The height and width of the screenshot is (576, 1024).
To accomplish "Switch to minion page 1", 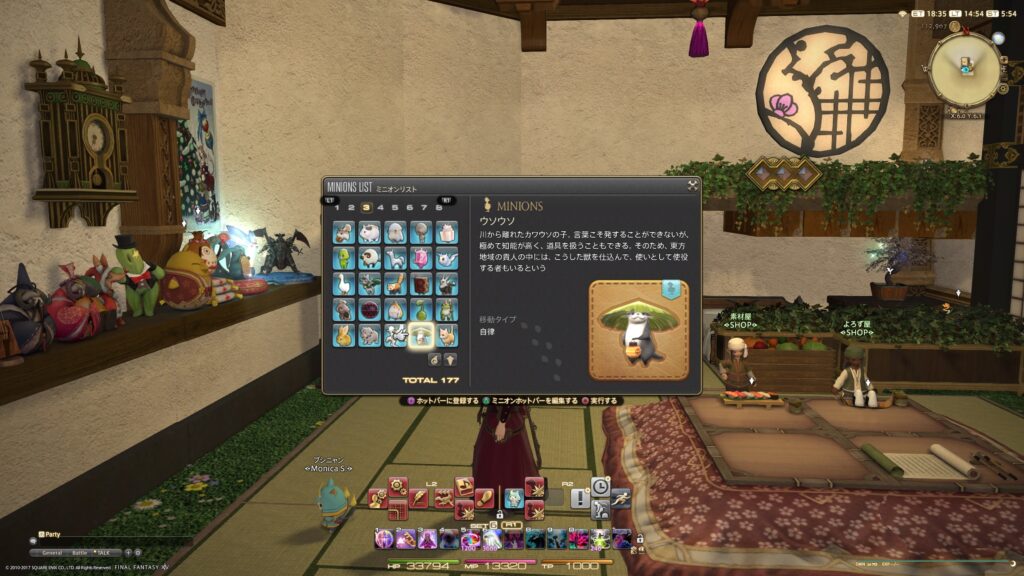I will coord(337,208).
